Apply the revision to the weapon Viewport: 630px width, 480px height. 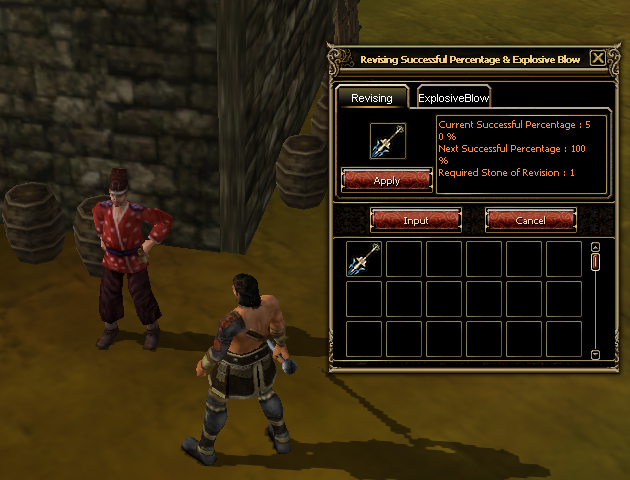tap(386, 180)
